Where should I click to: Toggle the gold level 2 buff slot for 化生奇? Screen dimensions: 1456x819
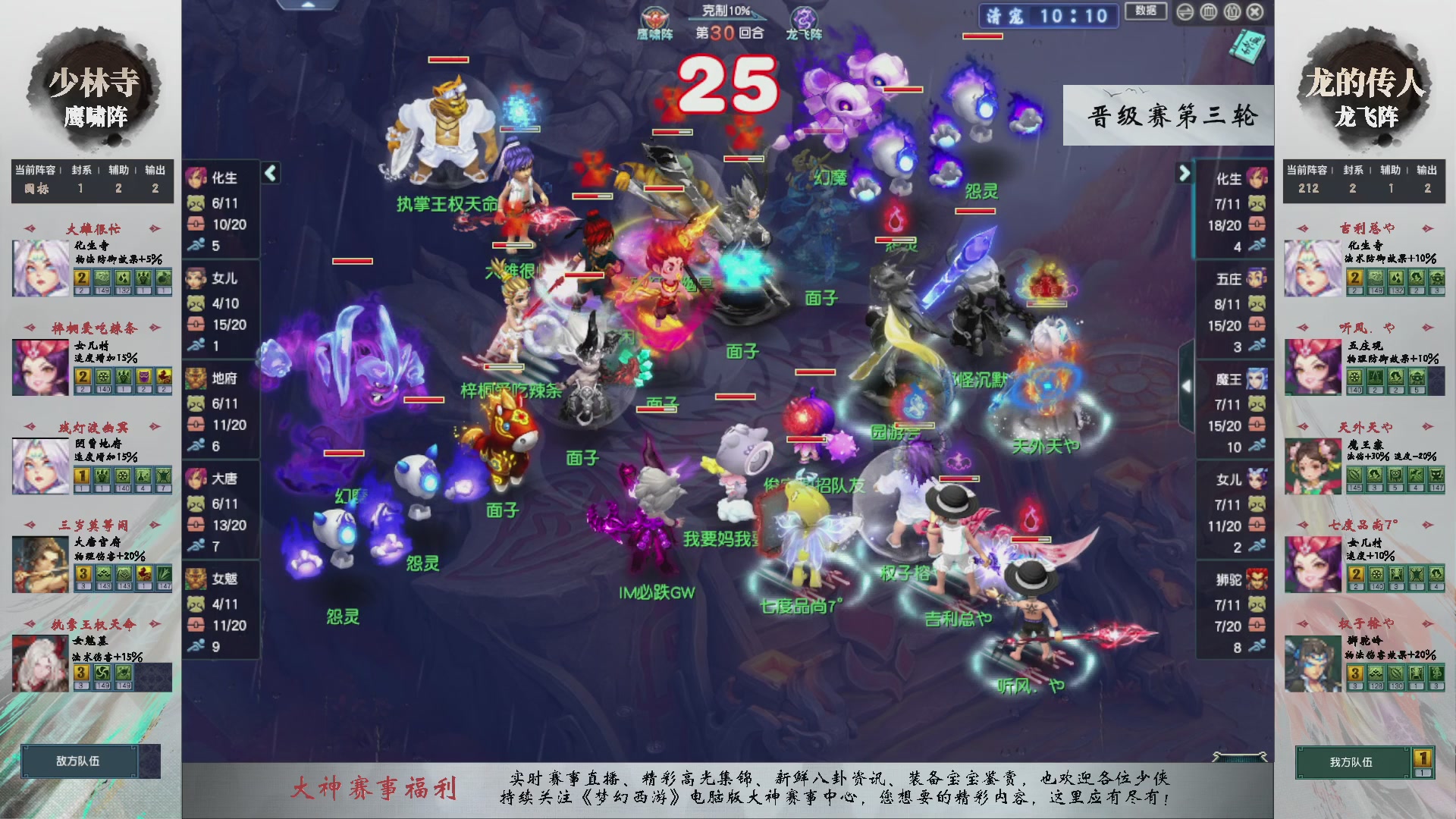pyautogui.click(x=80, y=279)
